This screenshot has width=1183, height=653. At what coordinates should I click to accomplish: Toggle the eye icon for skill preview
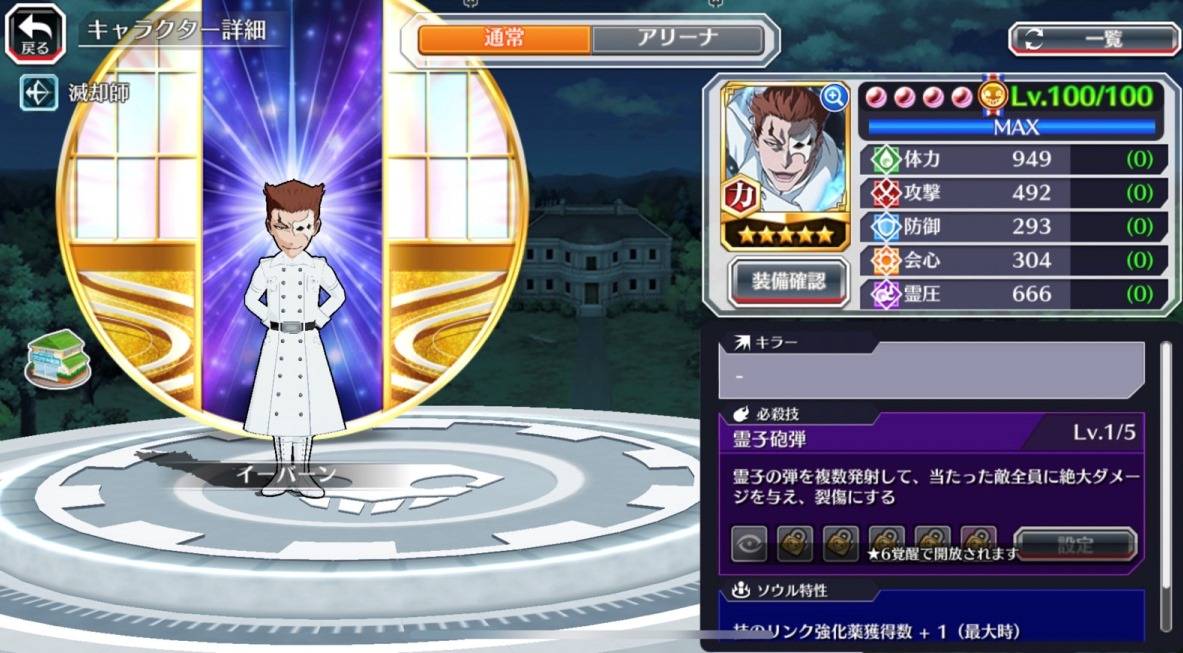pos(749,545)
